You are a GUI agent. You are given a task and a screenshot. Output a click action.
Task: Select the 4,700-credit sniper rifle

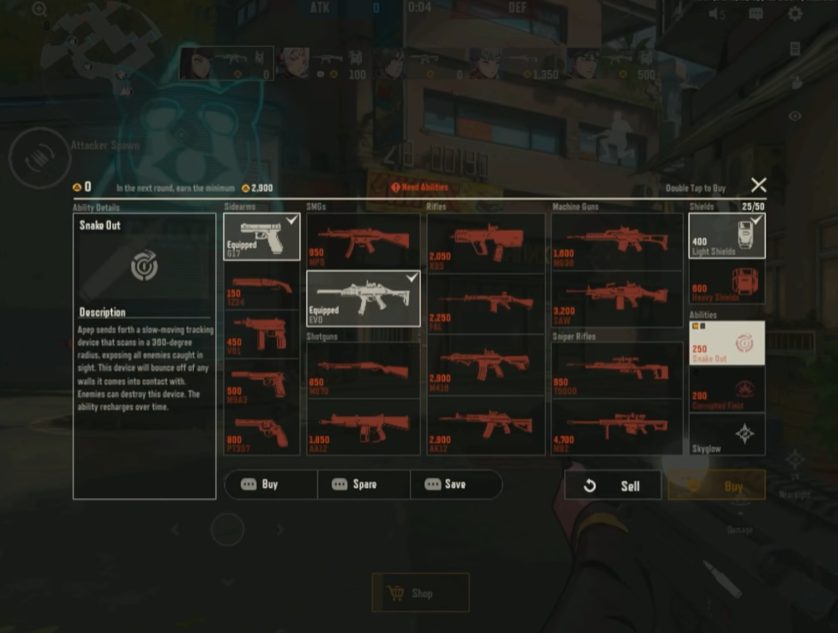(615, 426)
